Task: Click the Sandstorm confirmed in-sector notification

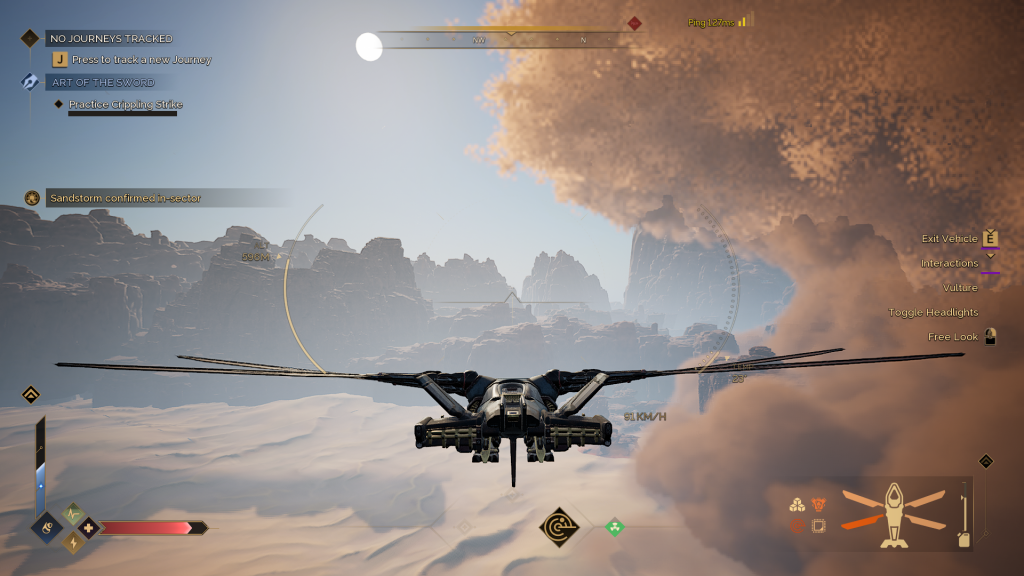Action: point(125,198)
